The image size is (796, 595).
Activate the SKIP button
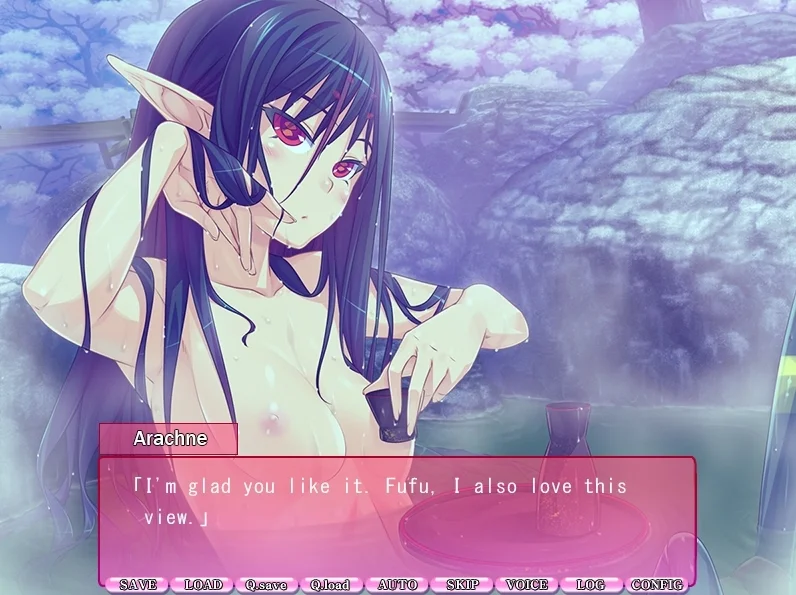(462, 584)
